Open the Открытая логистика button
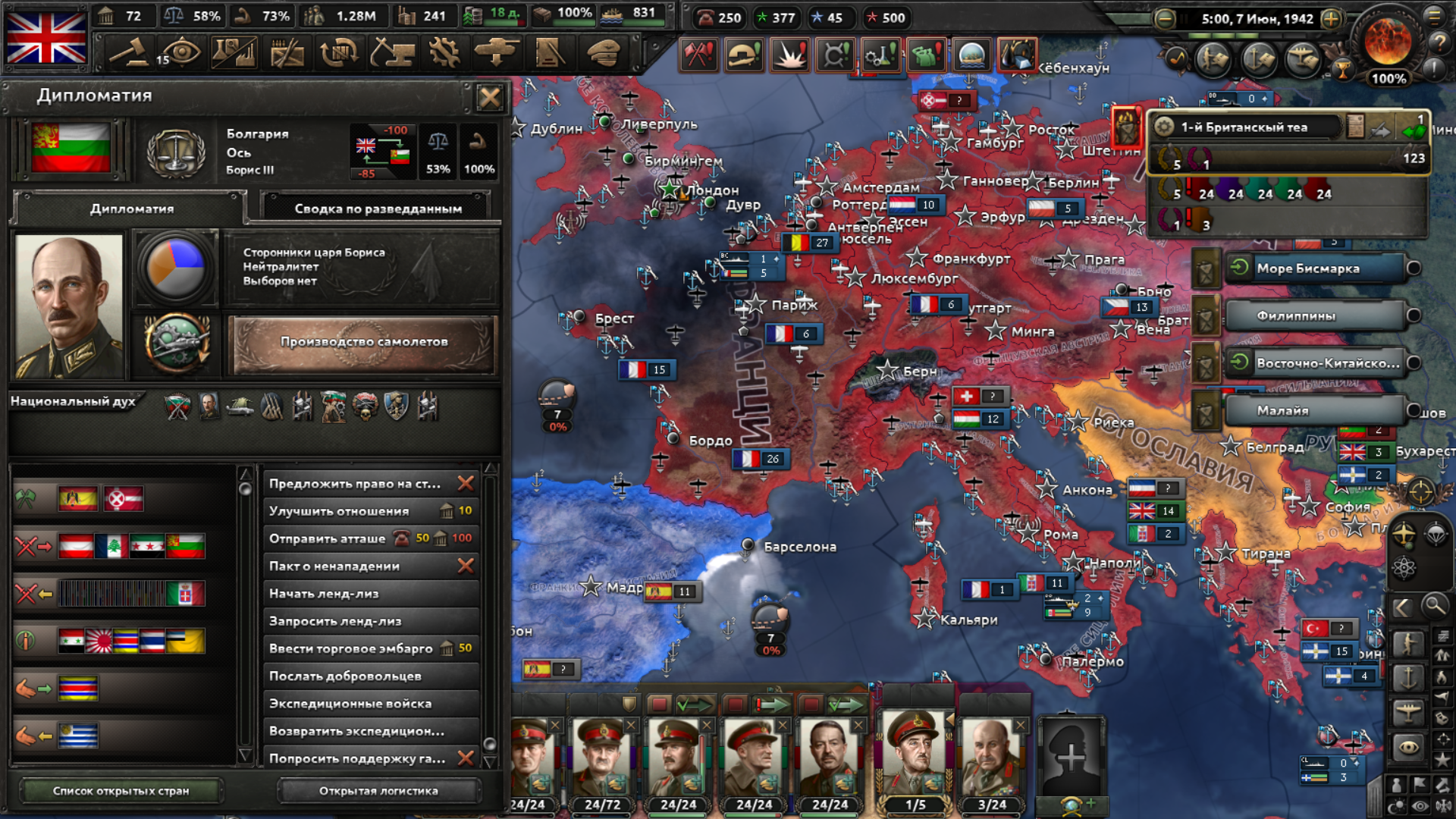 (378, 791)
